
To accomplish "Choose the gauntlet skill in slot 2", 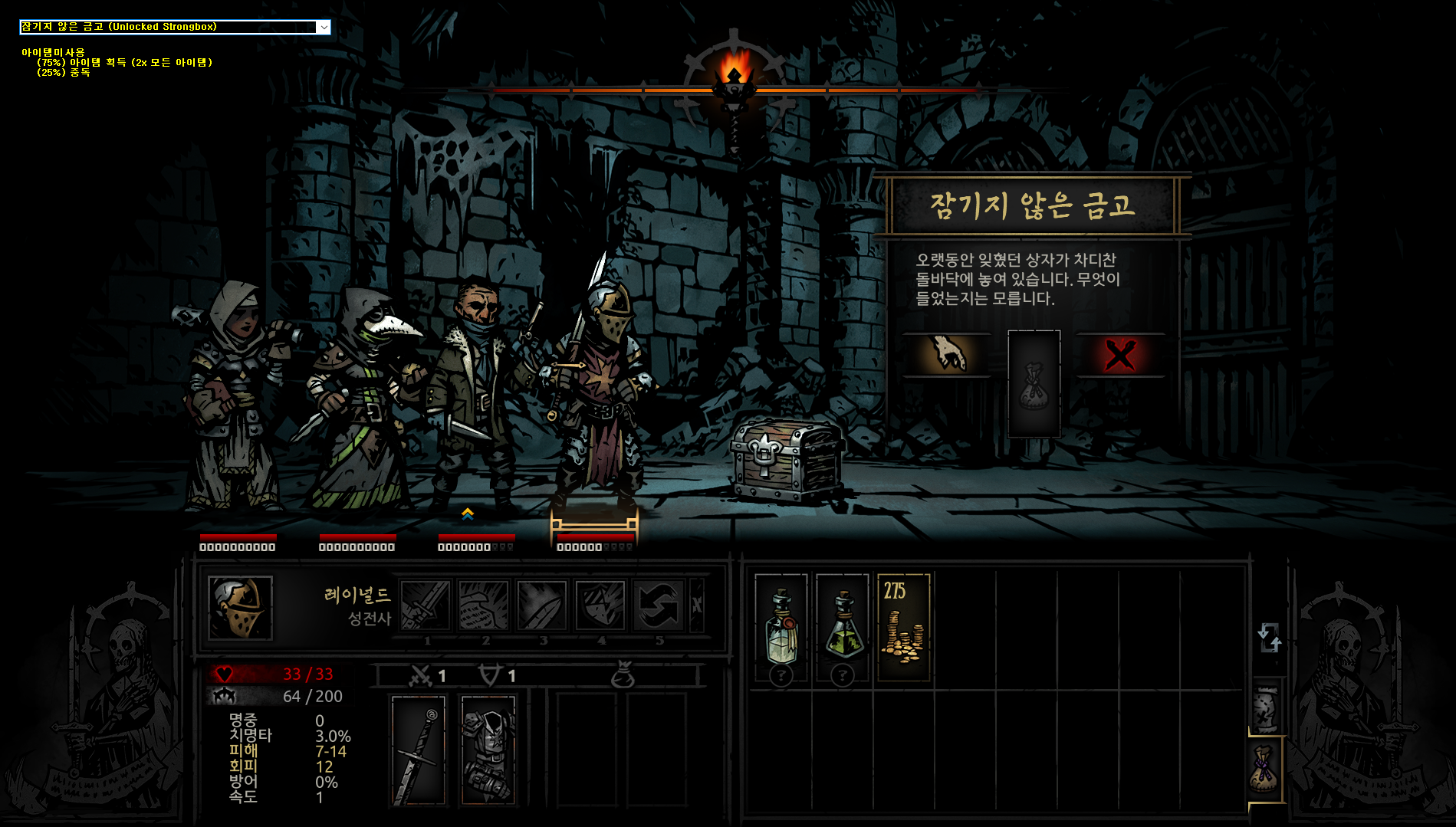I will point(483,605).
